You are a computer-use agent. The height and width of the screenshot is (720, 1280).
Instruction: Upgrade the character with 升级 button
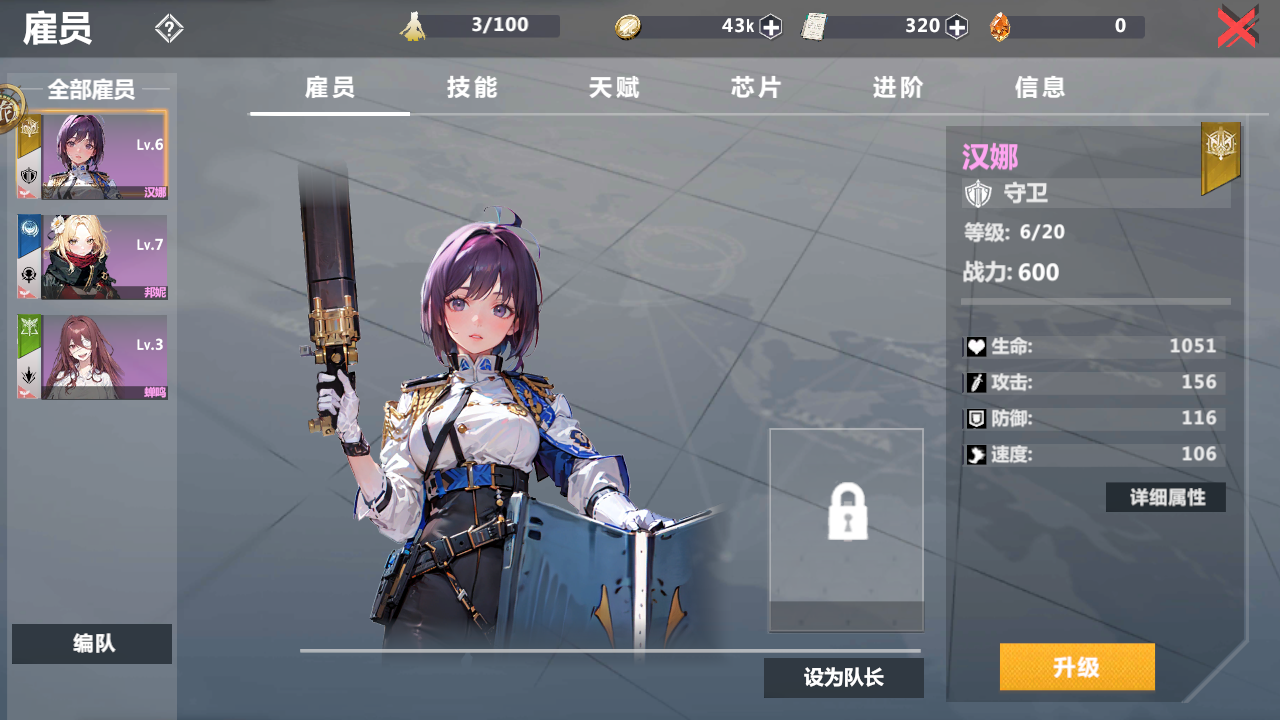(1077, 667)
